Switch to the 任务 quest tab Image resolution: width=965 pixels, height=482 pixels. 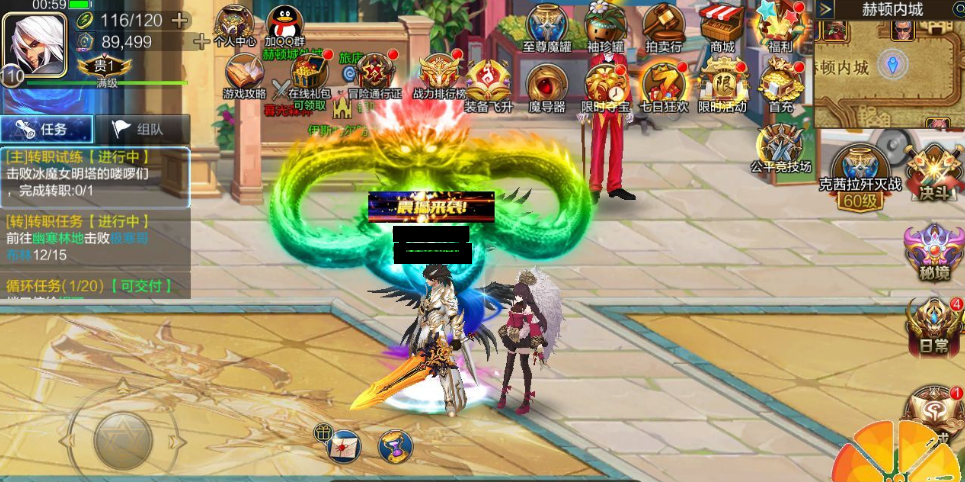click(x=46, y=129)
